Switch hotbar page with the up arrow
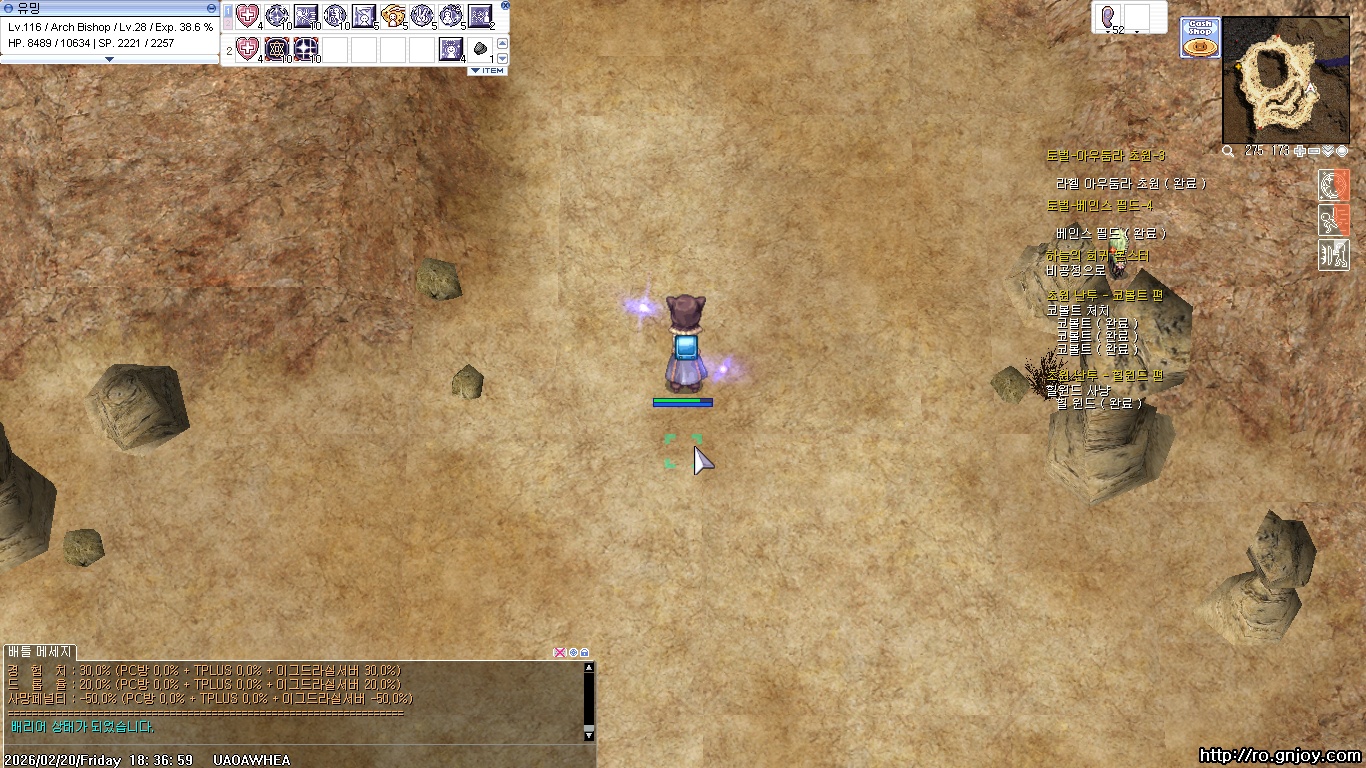This screenshot has height=768, width=1366. click(x=503, y=42)
